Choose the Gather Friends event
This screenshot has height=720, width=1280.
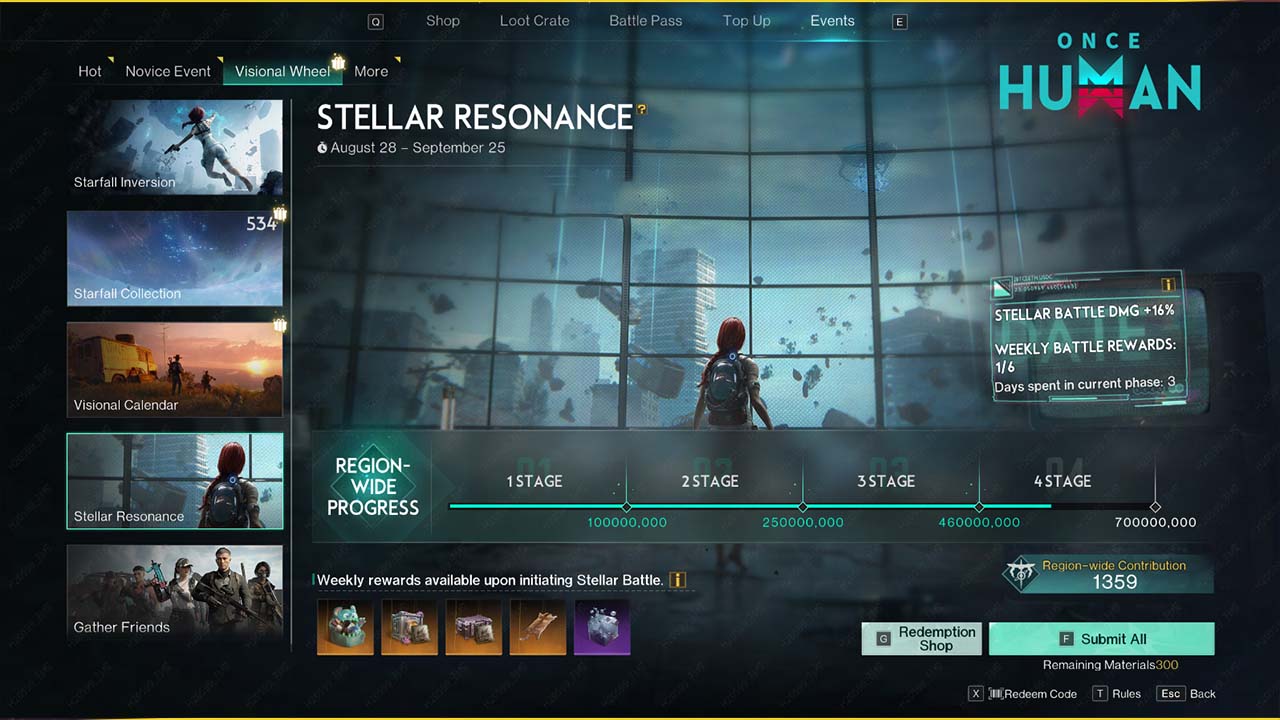click(175, 592)
